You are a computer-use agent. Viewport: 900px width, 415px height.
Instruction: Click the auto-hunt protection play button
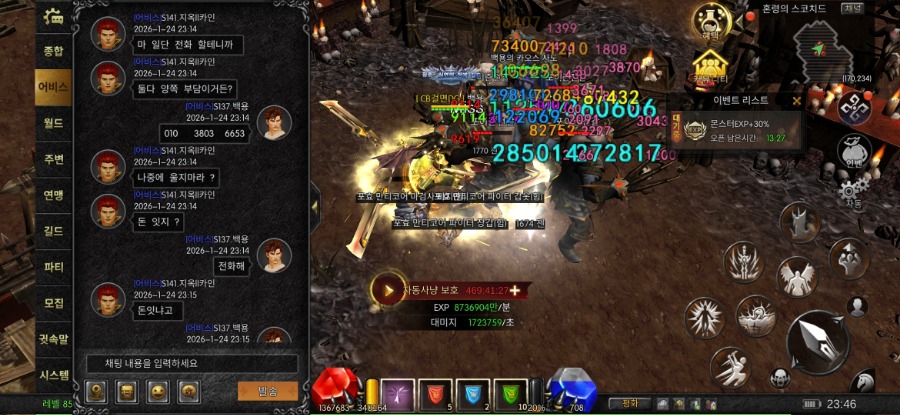coord(387,289)
